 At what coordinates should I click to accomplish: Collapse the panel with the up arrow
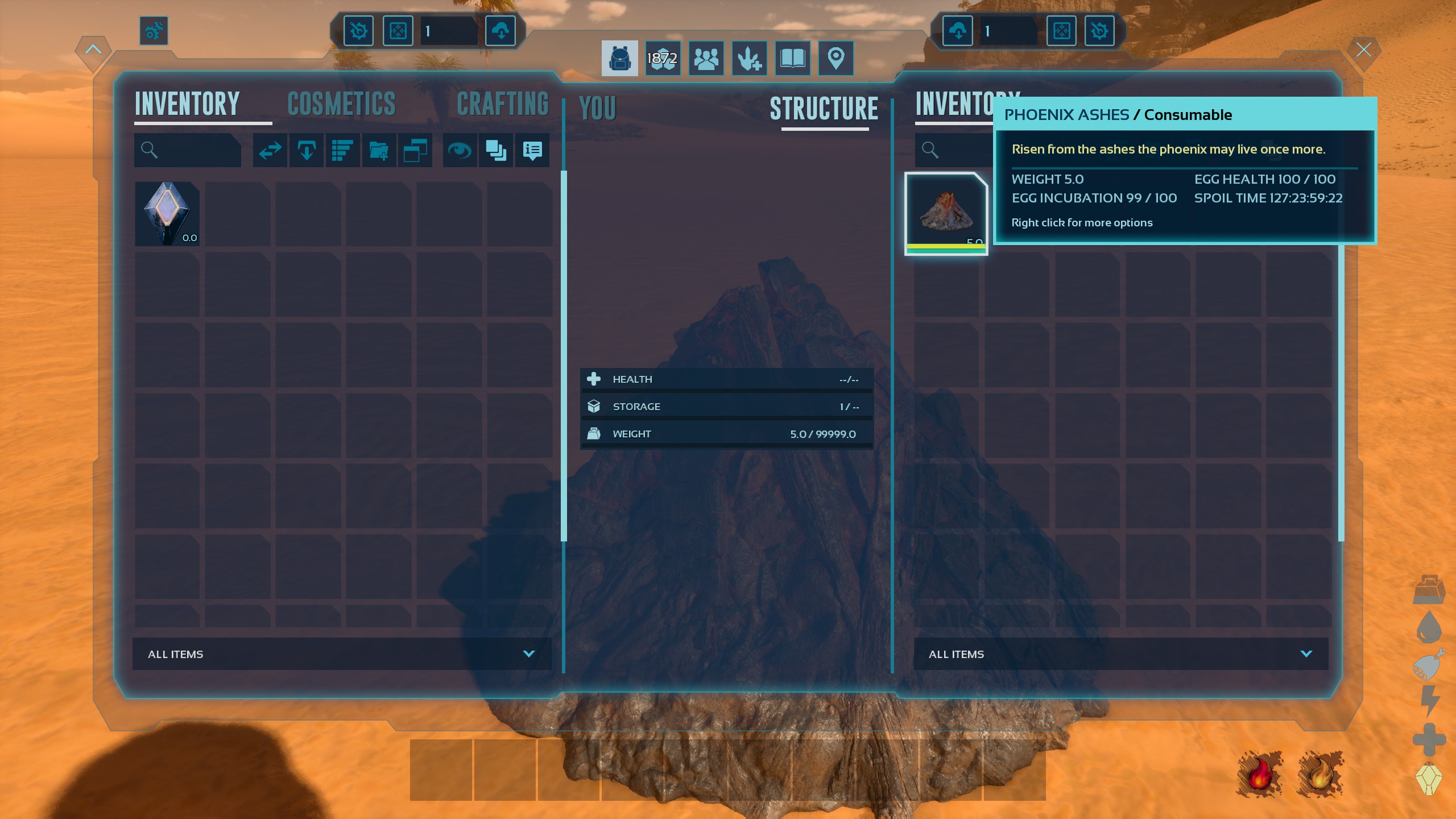93,49
